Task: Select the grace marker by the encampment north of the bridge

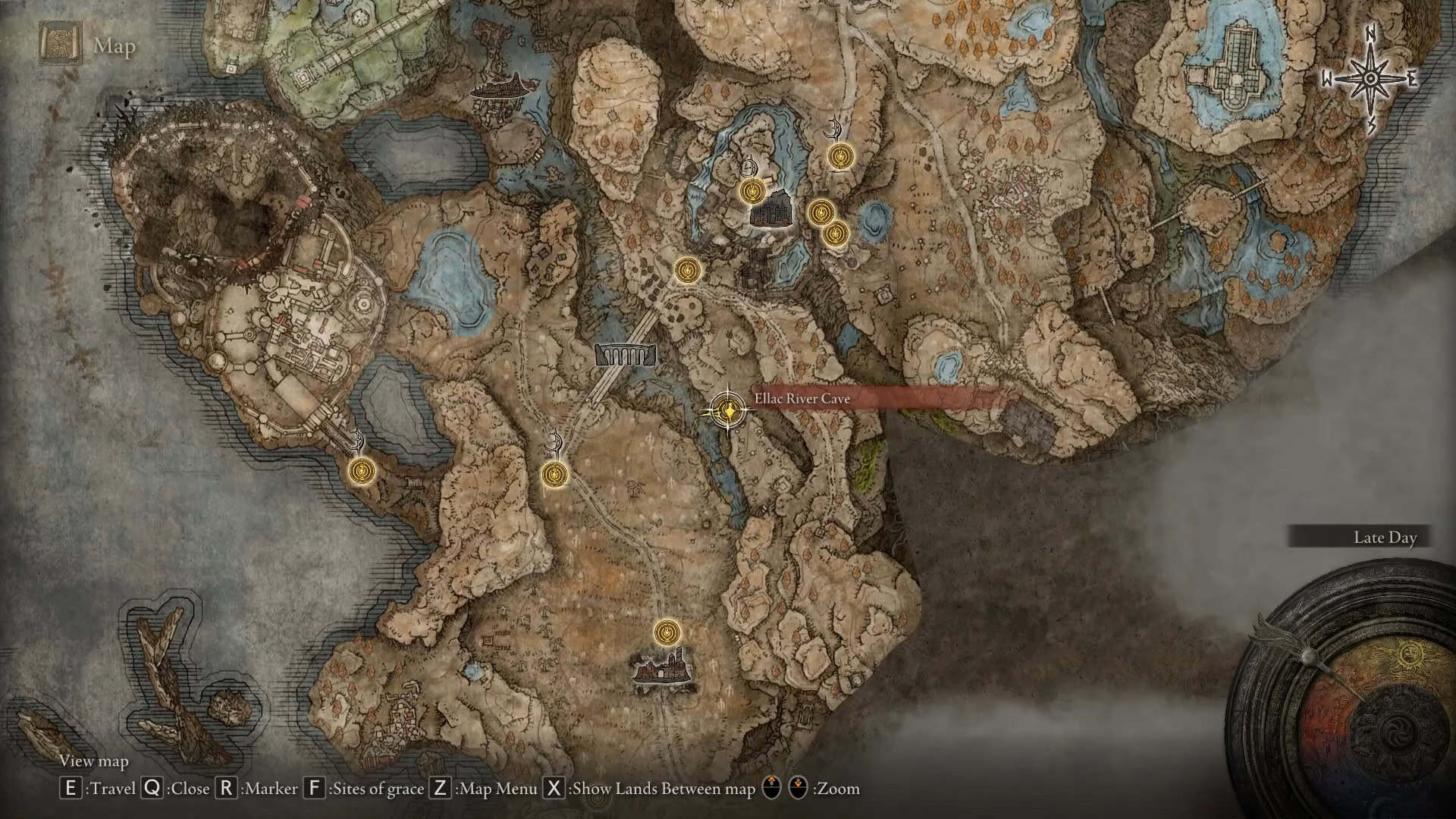Action: click(688, 269)
